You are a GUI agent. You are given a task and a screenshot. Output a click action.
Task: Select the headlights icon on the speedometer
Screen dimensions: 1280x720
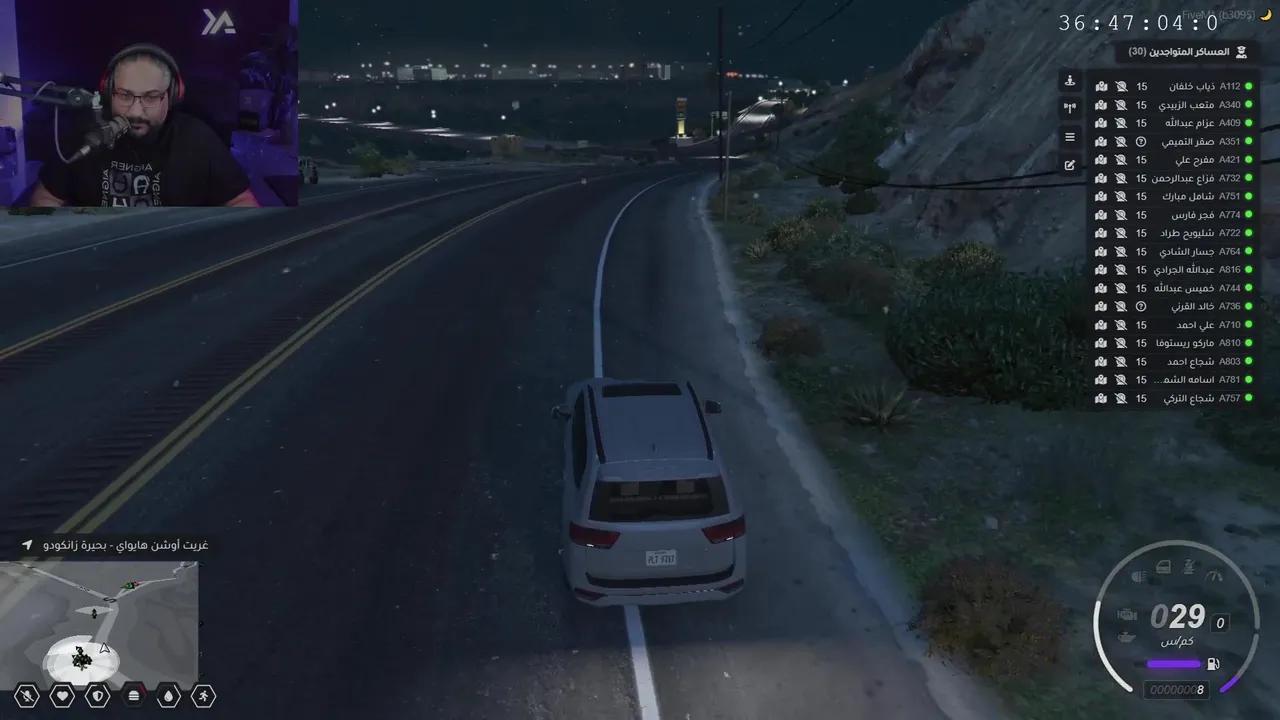1137,576
